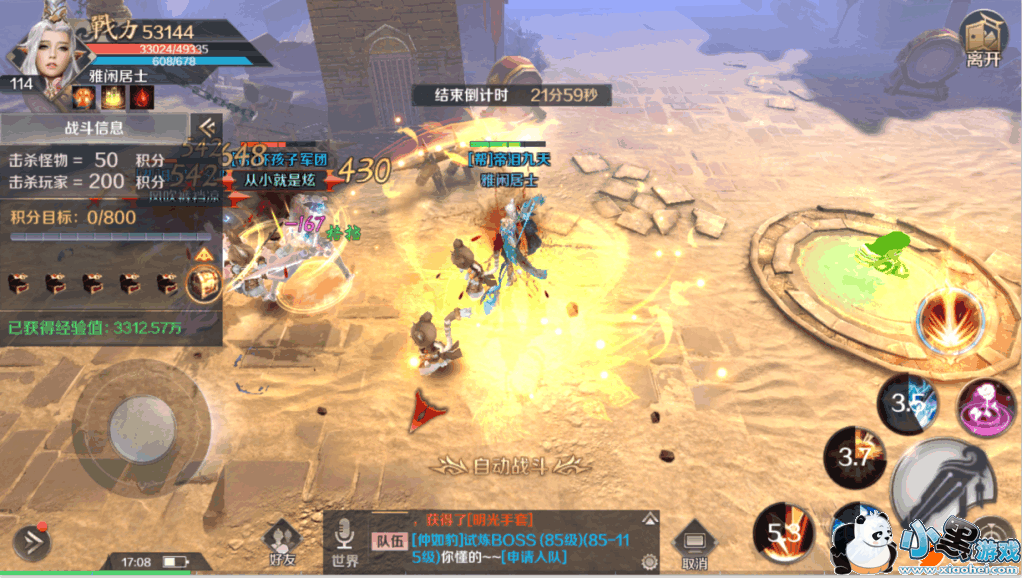Tap the virtual joystick thumb pad

(142, 422)
